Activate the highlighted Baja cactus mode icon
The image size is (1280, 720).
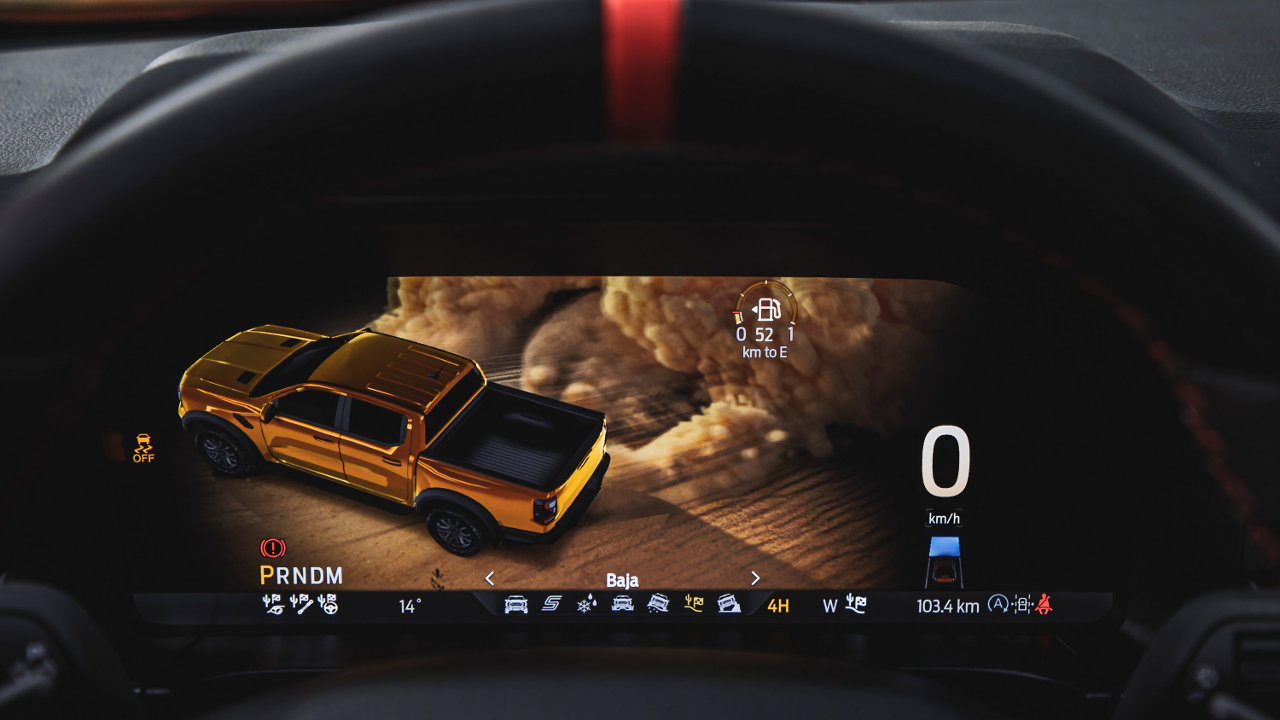[x=694, y=604]
